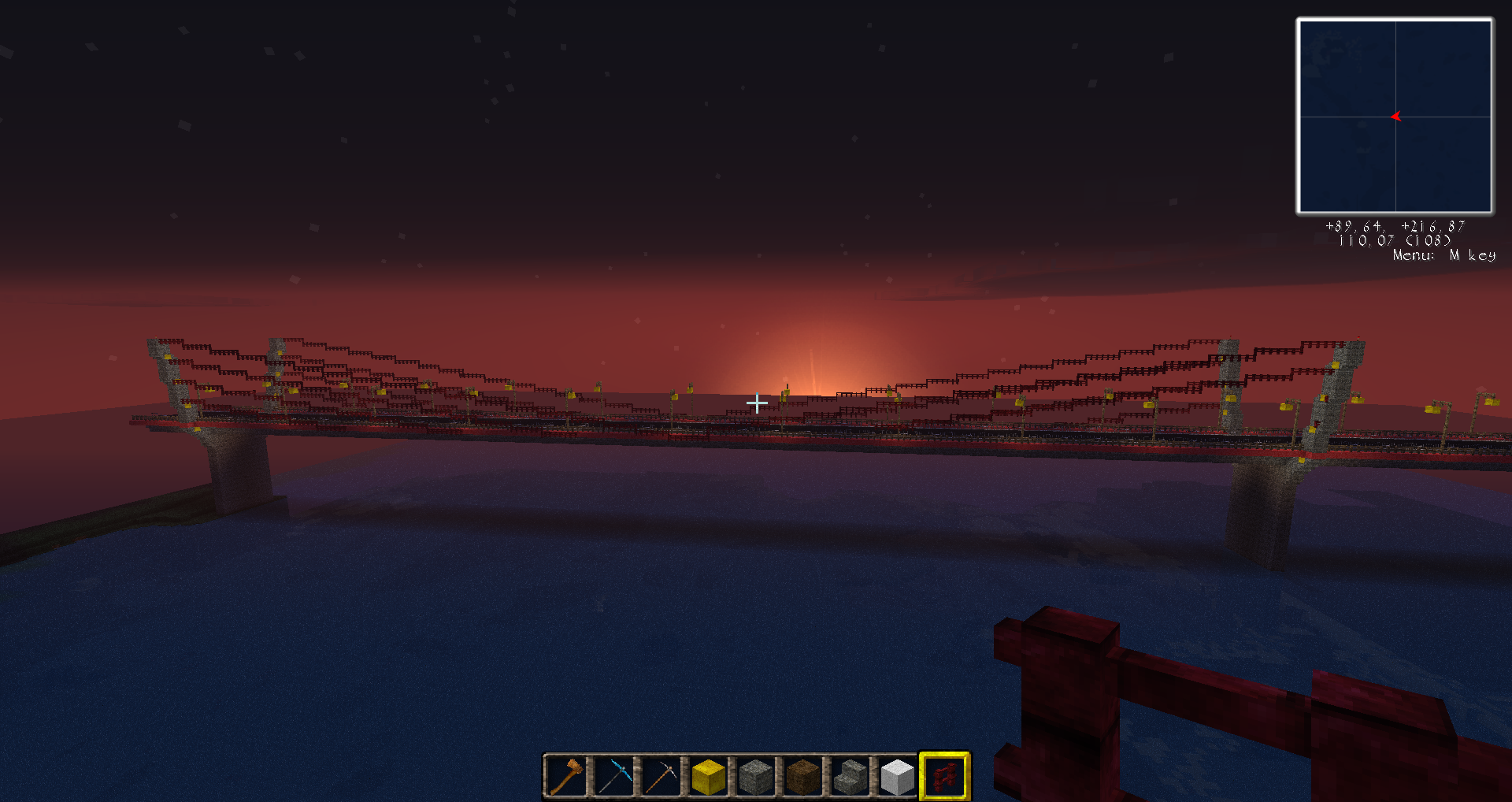This screenshot has width=1512, height=802.
Task: Click the highlighted red fence slot
Action: point(944,776)
